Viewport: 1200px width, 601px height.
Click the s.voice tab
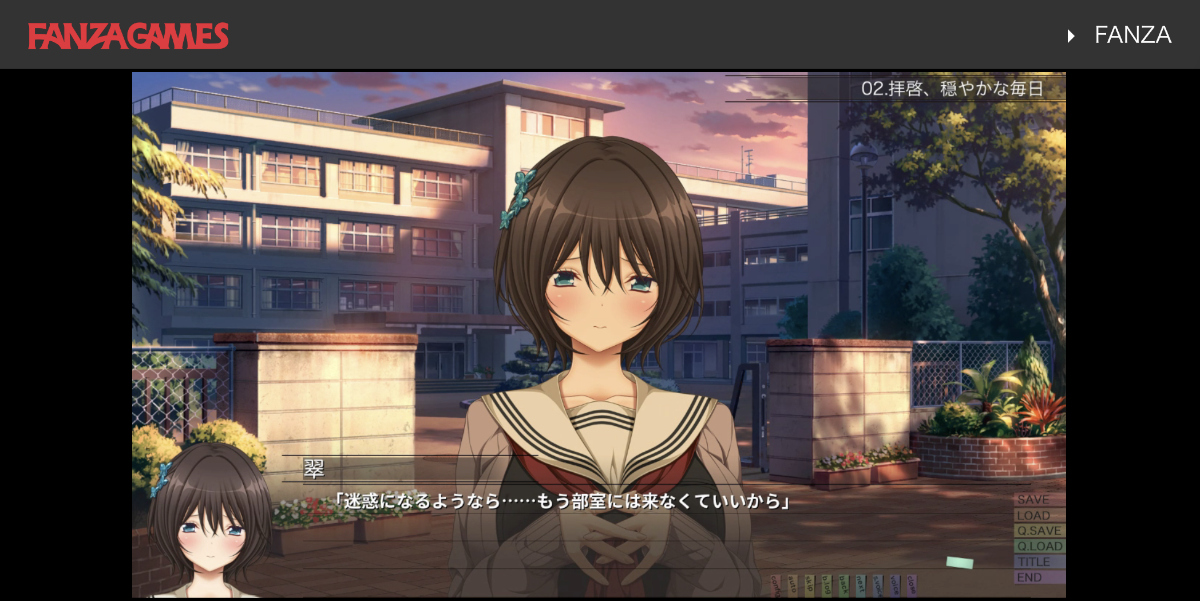(x=878, y=584)
